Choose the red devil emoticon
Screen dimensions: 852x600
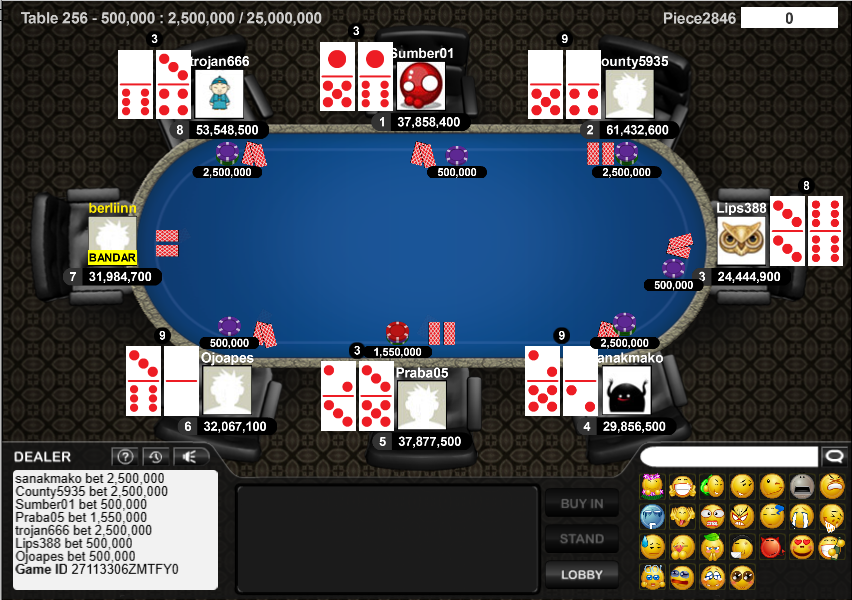coord(771,547)
